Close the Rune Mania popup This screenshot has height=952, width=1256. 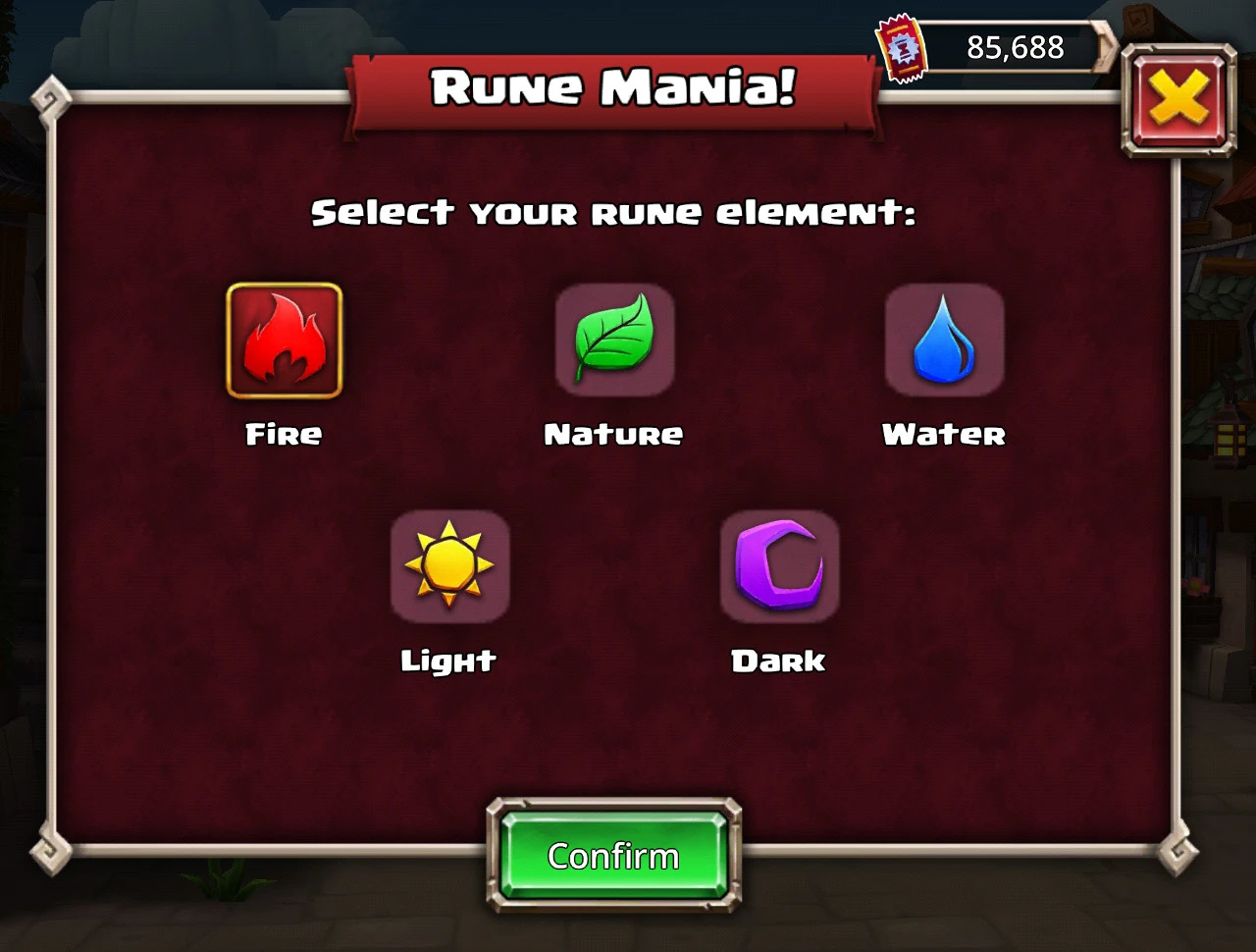click(1179, 100)
